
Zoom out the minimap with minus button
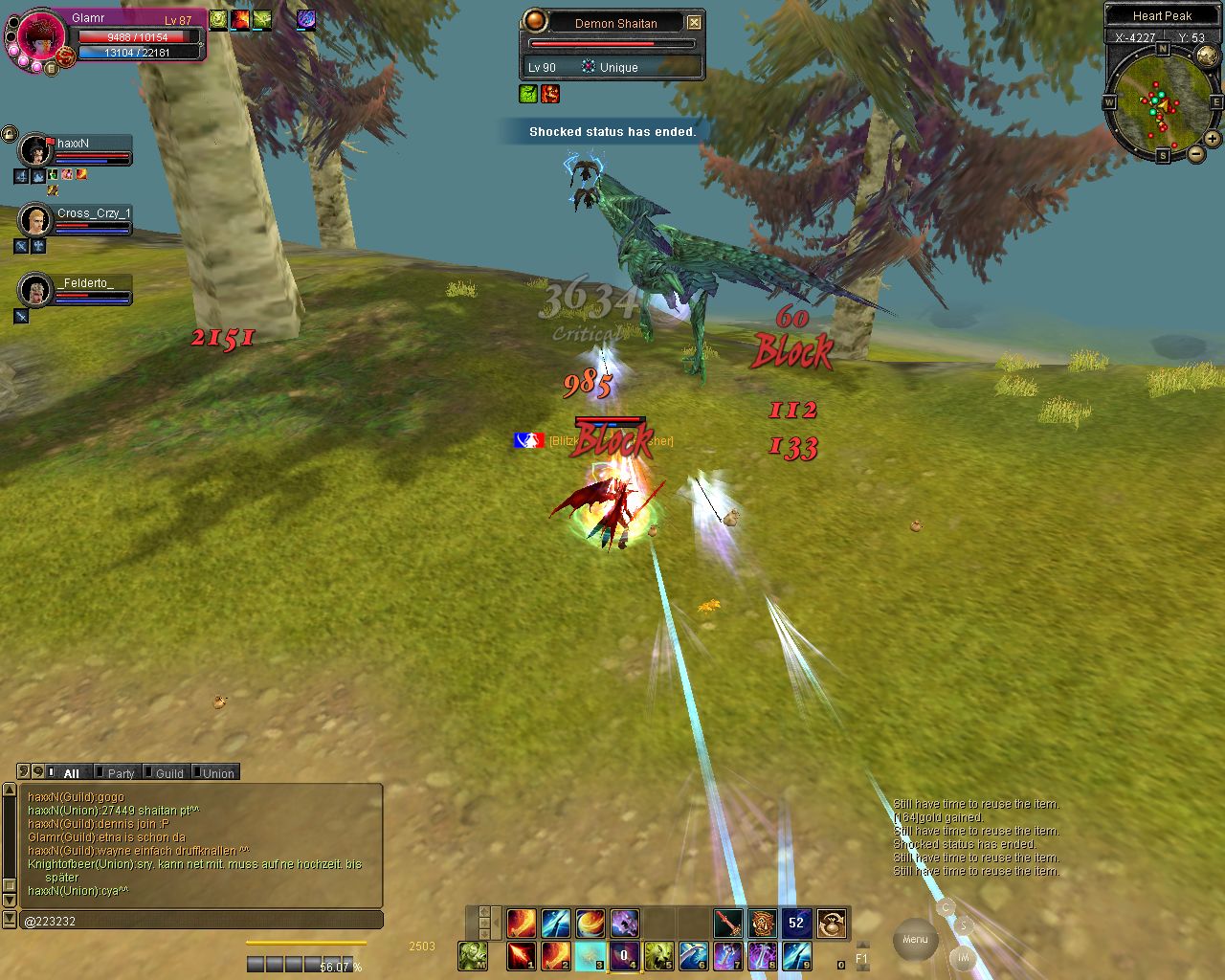(x=1196, y=154)
